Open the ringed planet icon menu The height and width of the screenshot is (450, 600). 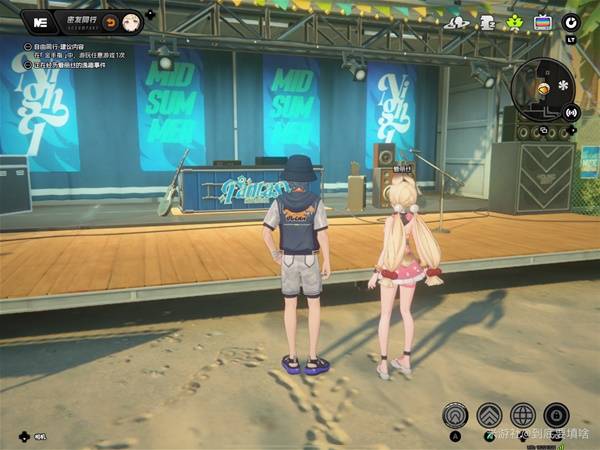tap(457, 21)
